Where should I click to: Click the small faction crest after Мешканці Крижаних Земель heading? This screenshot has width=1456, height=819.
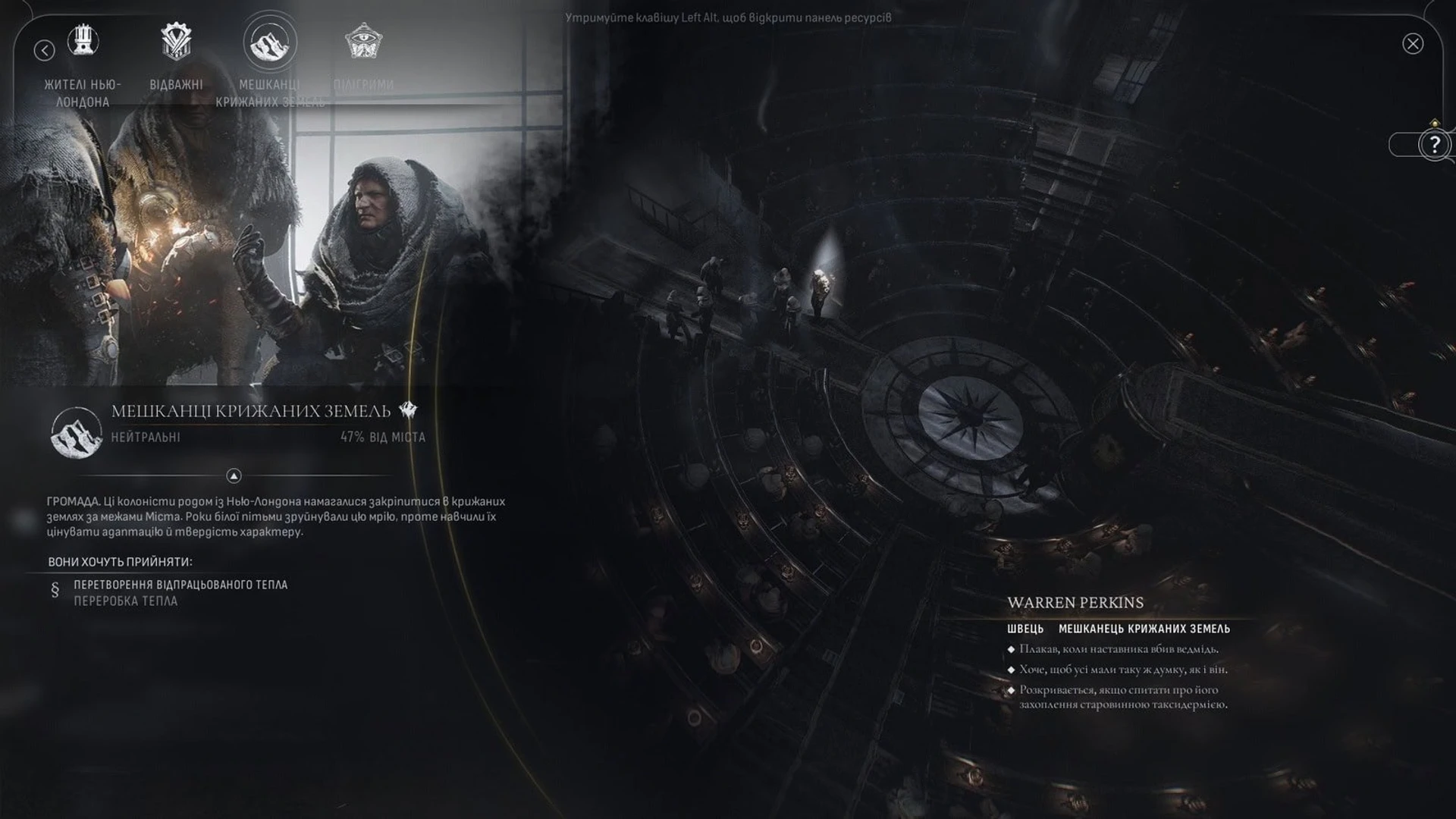407,409
